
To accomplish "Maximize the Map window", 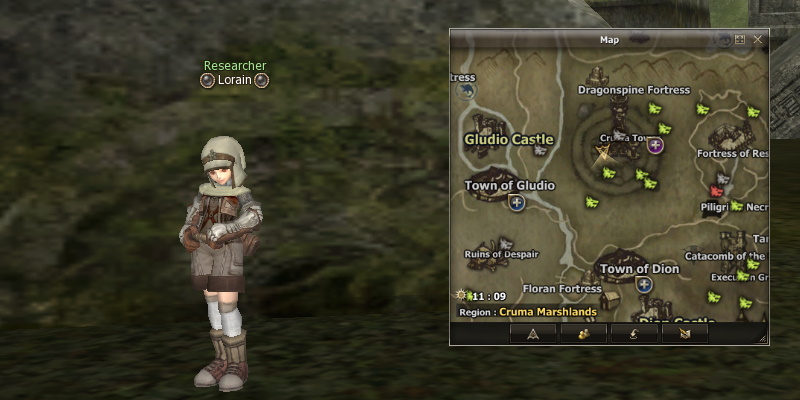I will point(740,39).
